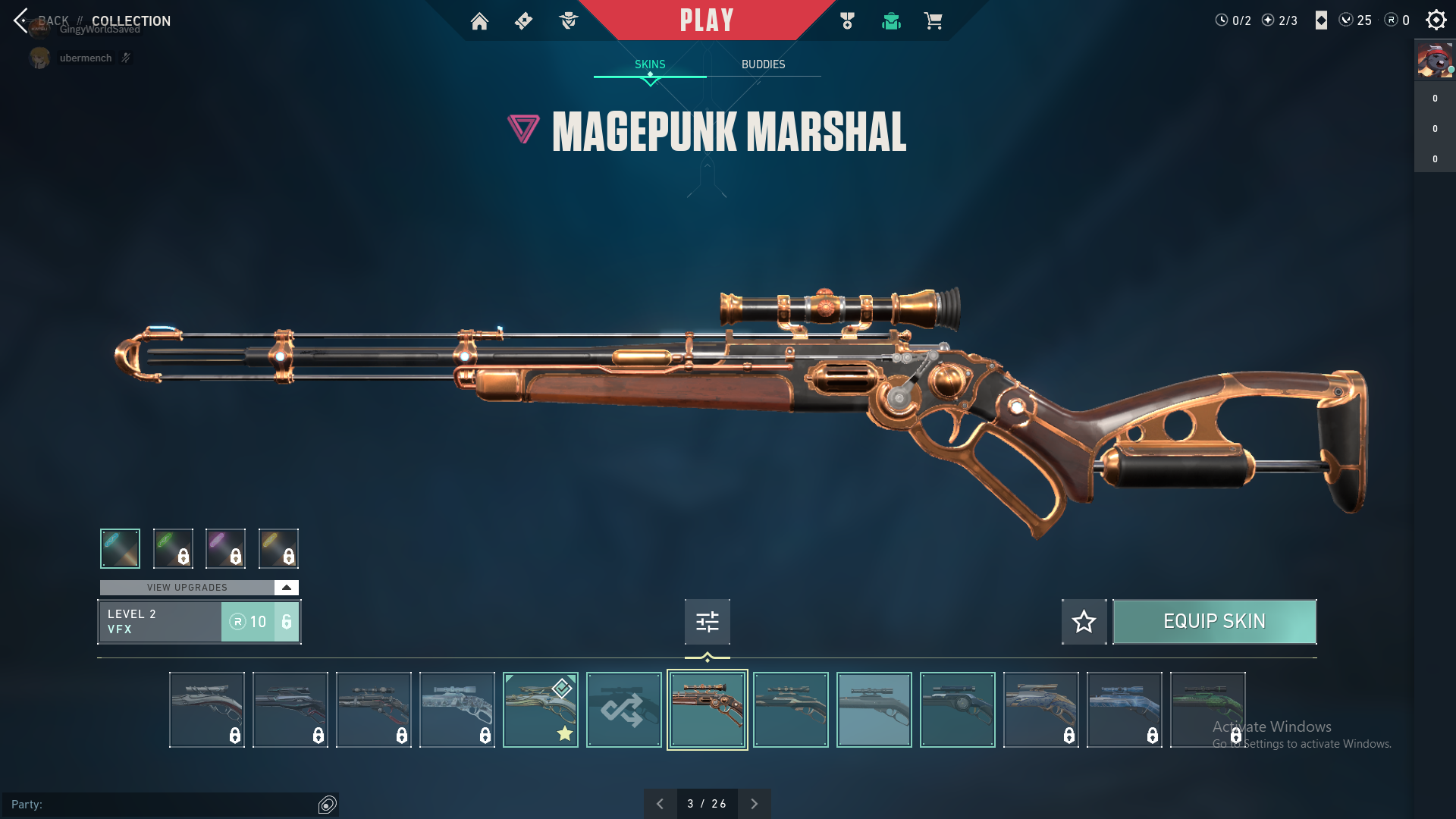The height and width of the screenshot is (819, 1456).
Task: Favorite this skin with the star button
Action: tap(1084, 622)
